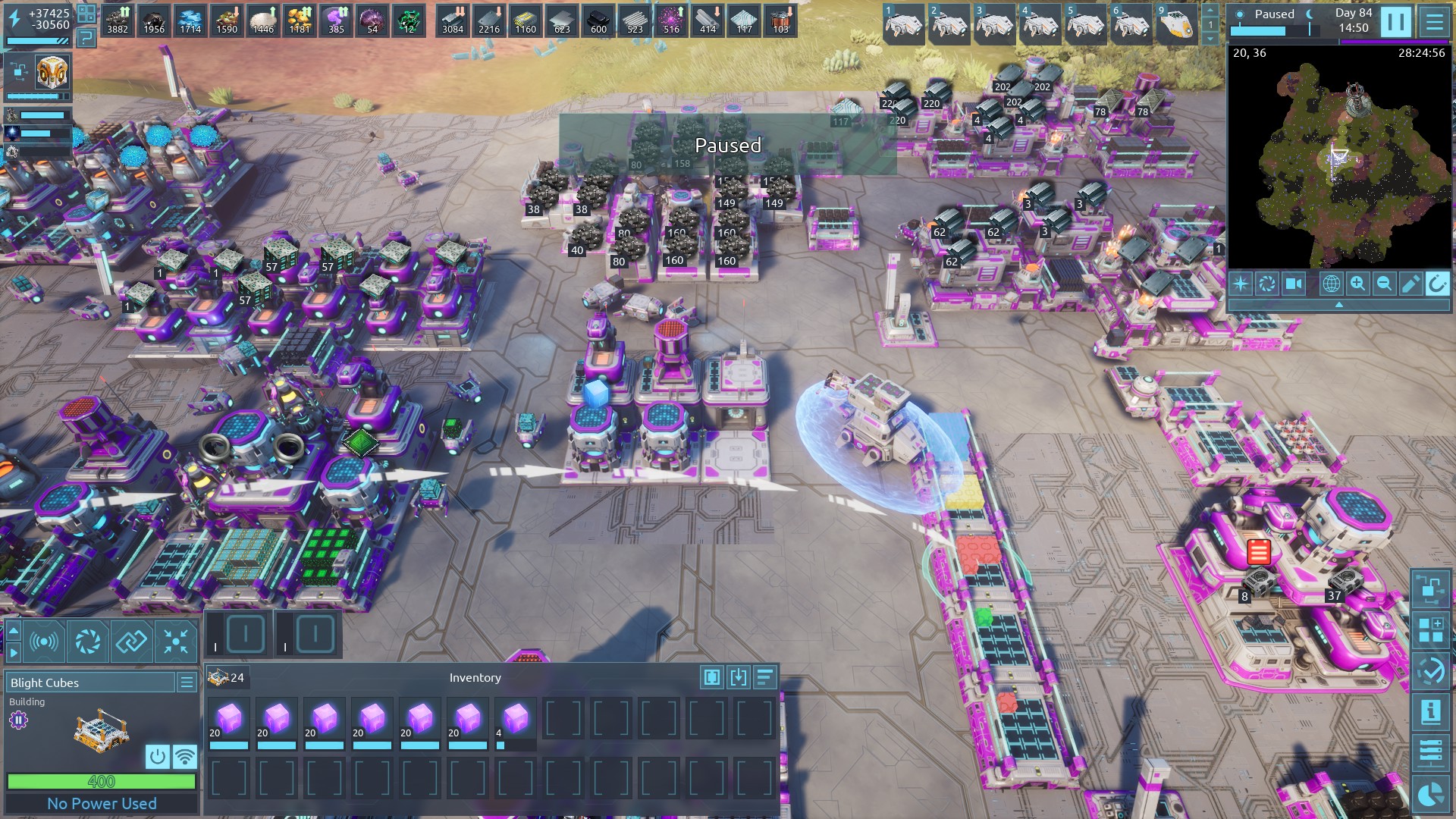The width and height of the screenshot is (1456, 819).
Task: Zoom in on the minimap
Action: click(x=1357, y=284)
